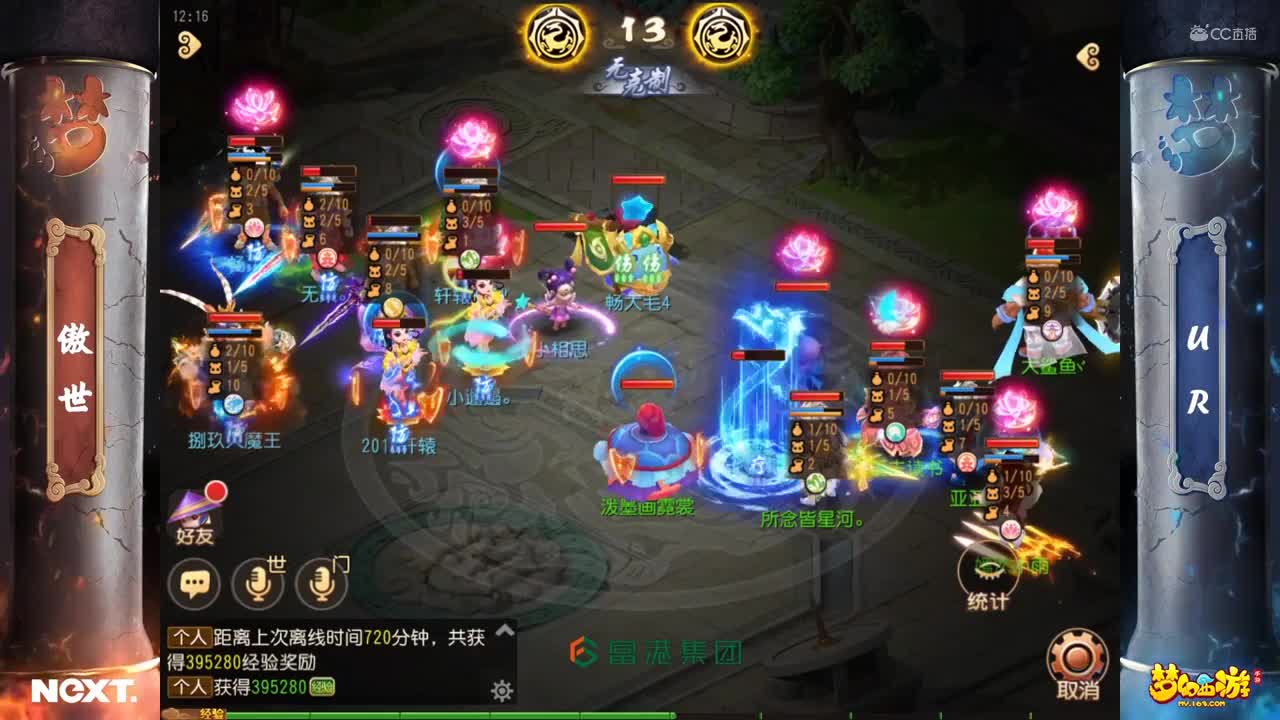Open the chat settings gear icon
The height and width of the screenshot is (720, 1280).
click(x=502, y=691)
